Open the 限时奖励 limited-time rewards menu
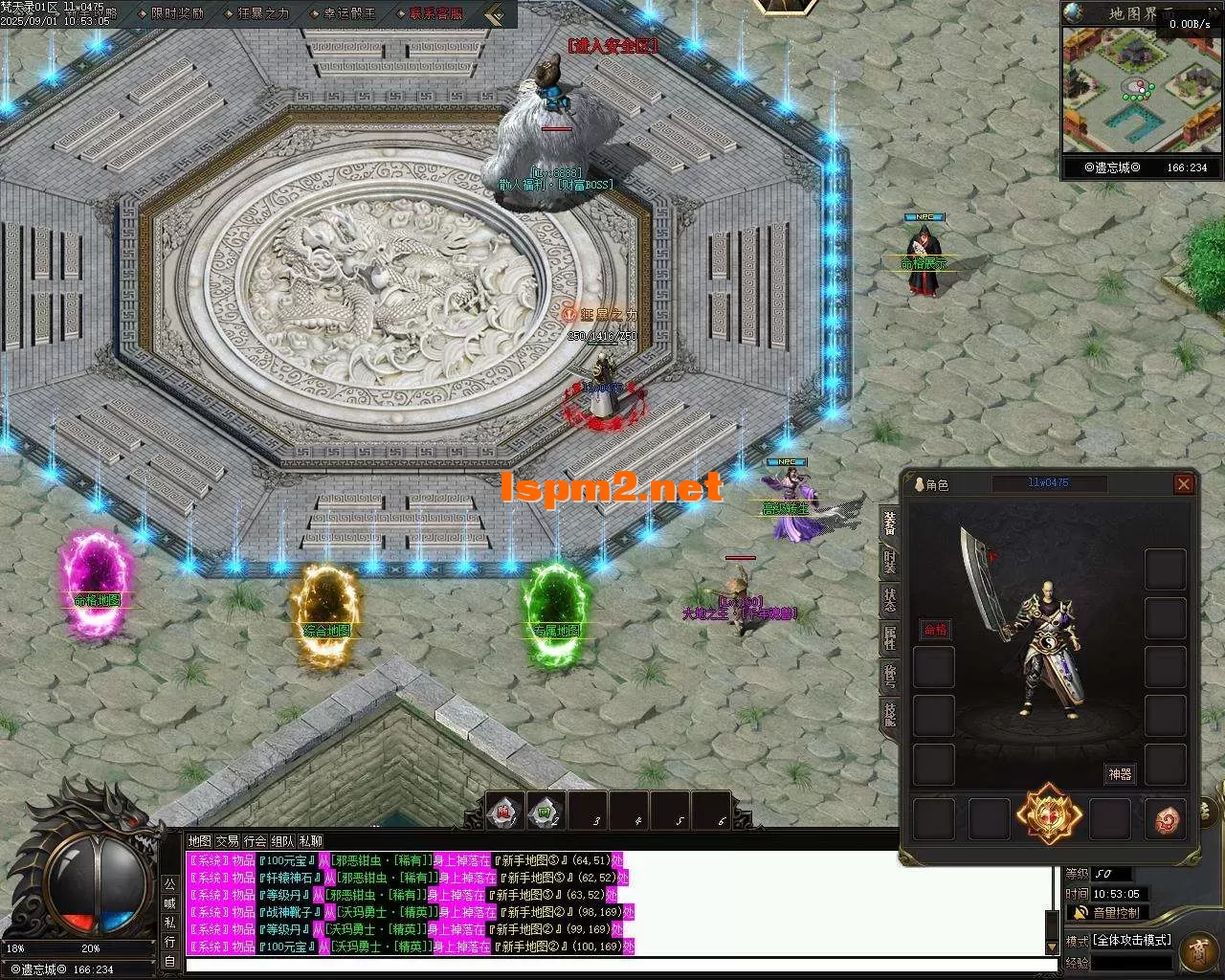1225x980 pixels. pos(178,13)
